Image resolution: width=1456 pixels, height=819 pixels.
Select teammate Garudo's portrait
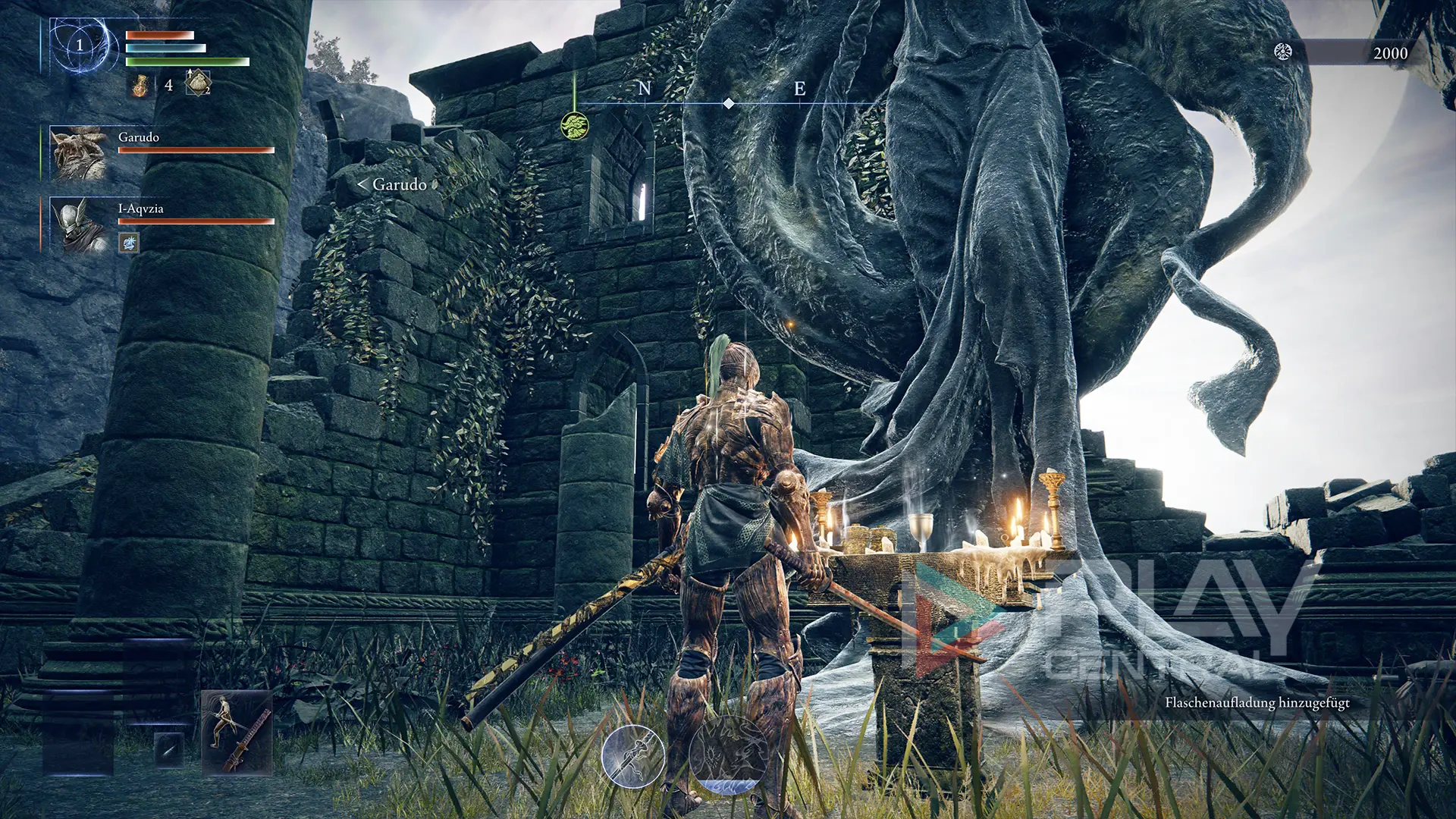coord(78,152)
